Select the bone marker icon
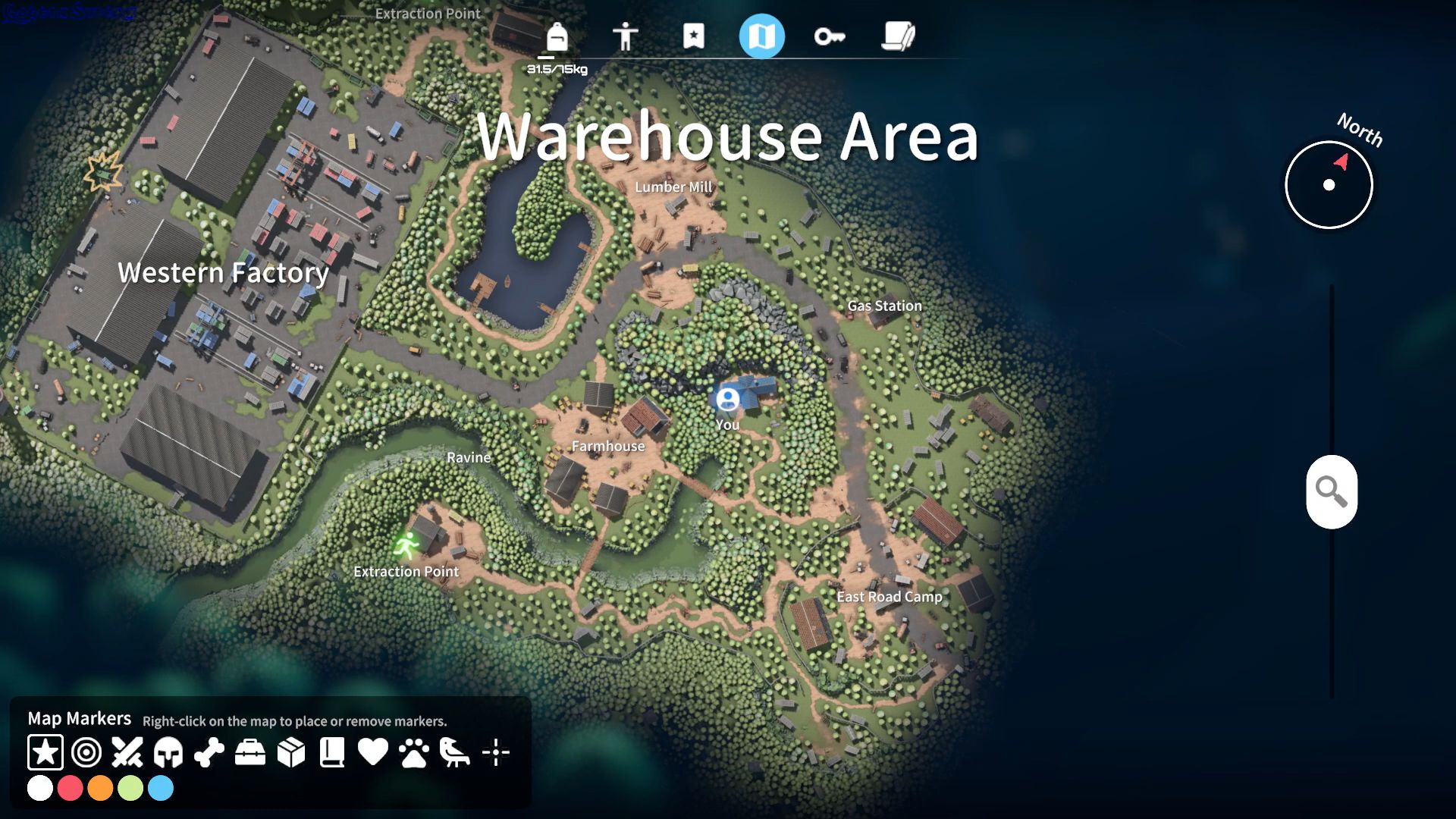This screenshot has width=1456, height=819. (208, 752)
